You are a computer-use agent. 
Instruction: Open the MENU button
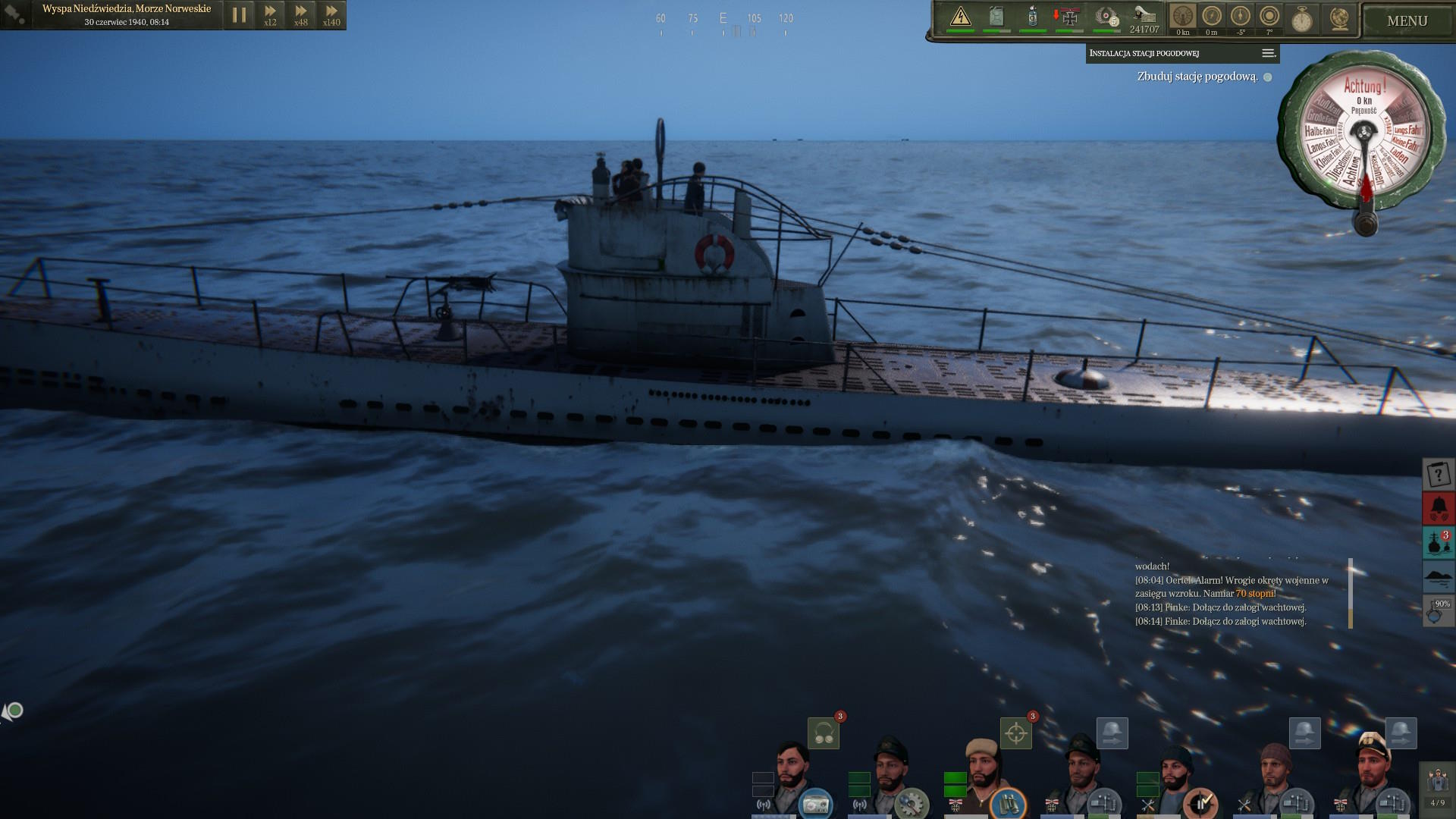1407,21
